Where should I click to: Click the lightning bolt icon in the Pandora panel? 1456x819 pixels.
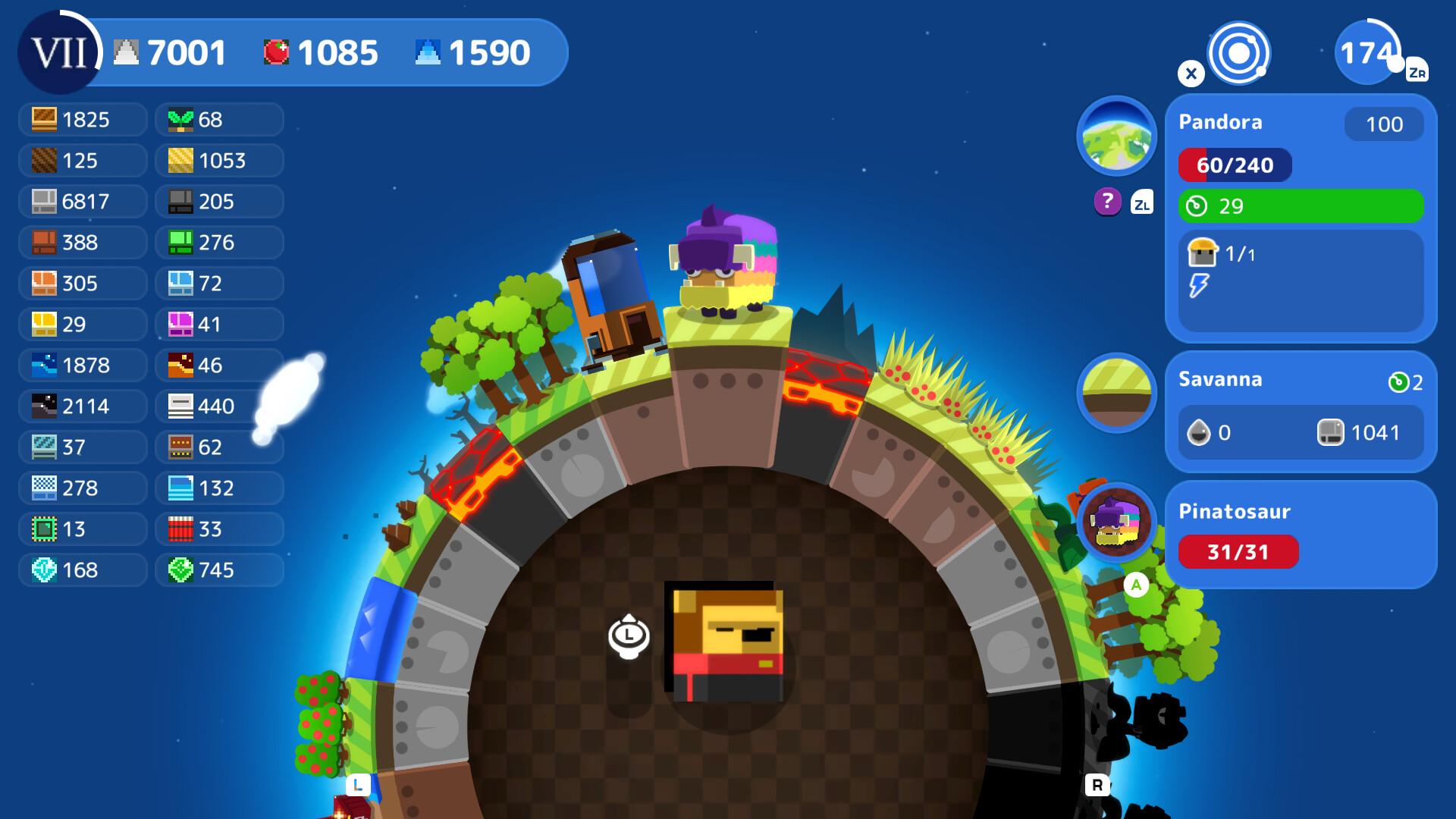[x=1198, y=286]
